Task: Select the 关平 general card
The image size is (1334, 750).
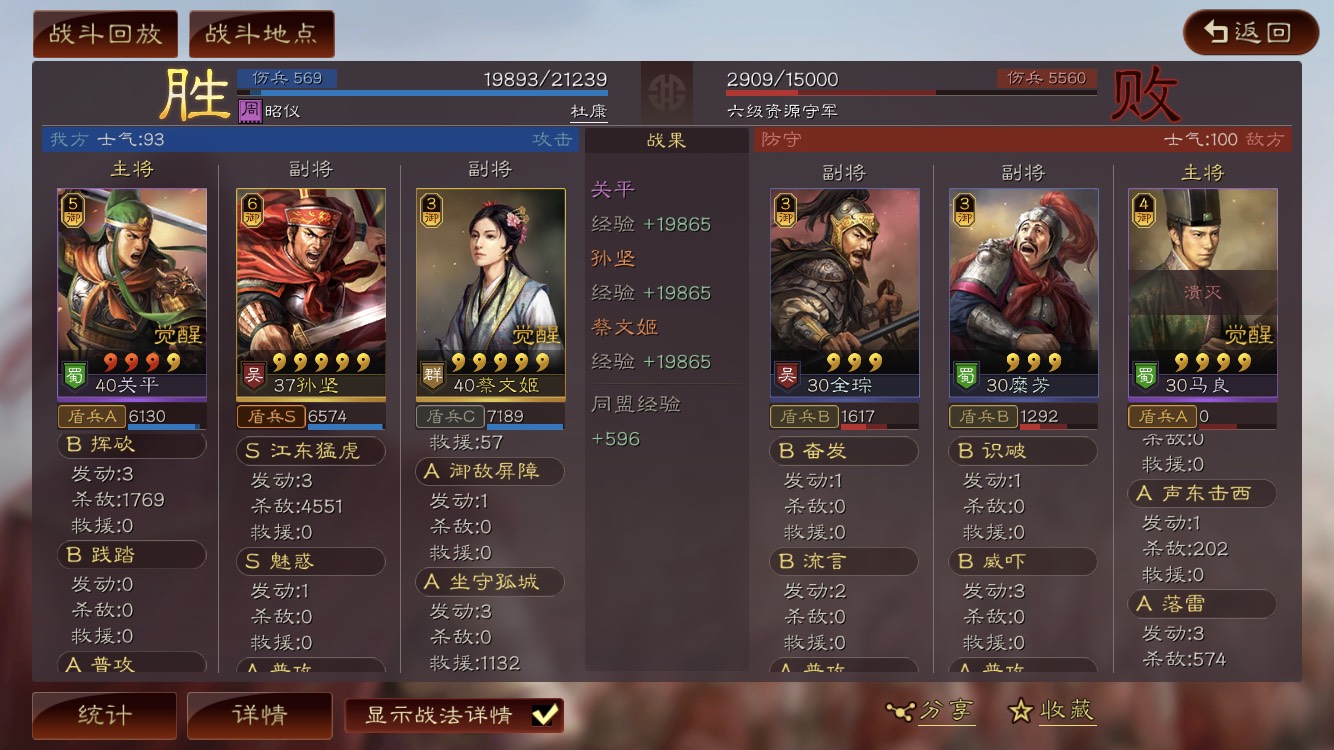Action: coord(132,290)
